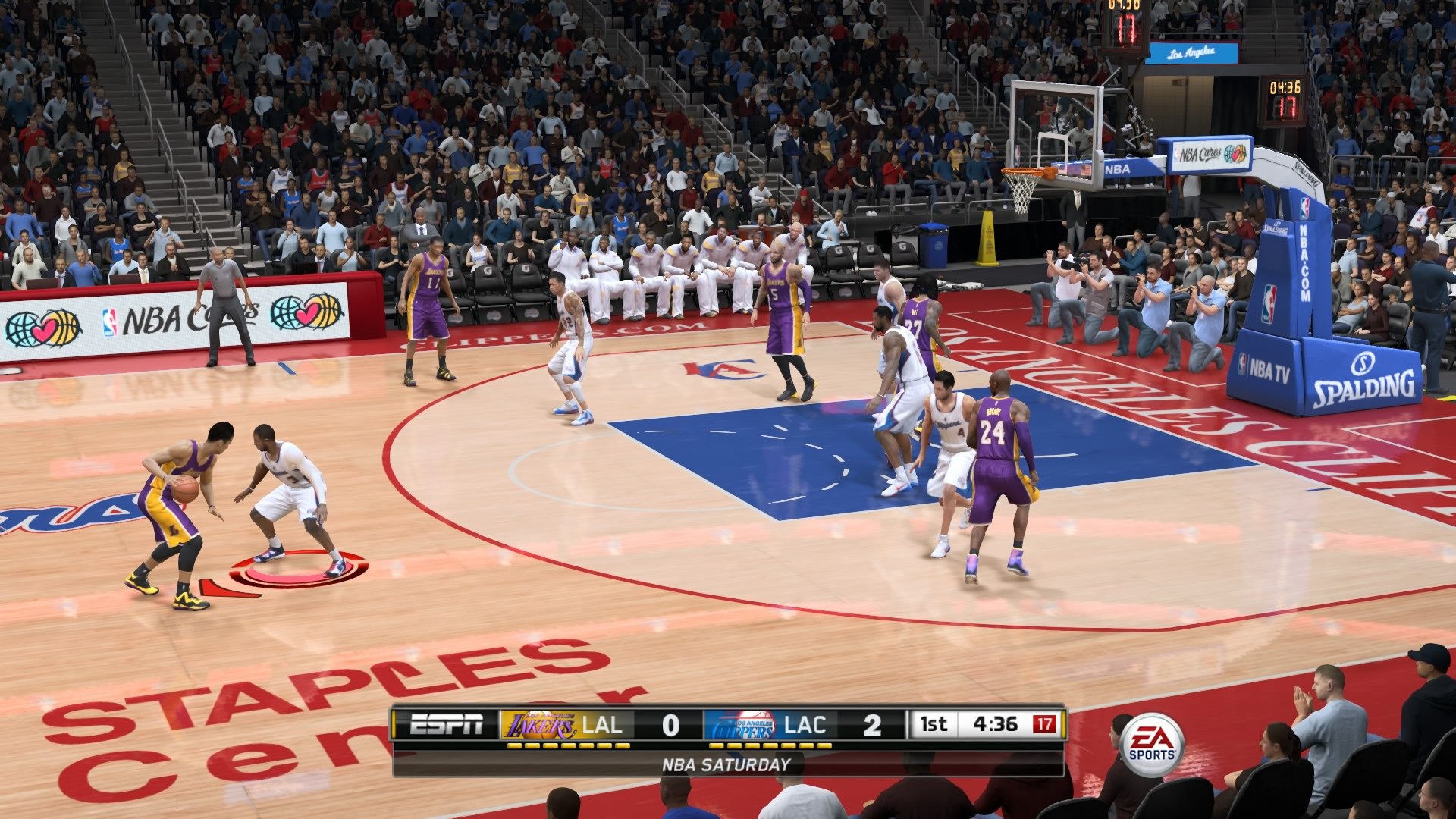1456x819 pixels.
Task: Open the 1st quarter indicator
Action: click(934, 724)
